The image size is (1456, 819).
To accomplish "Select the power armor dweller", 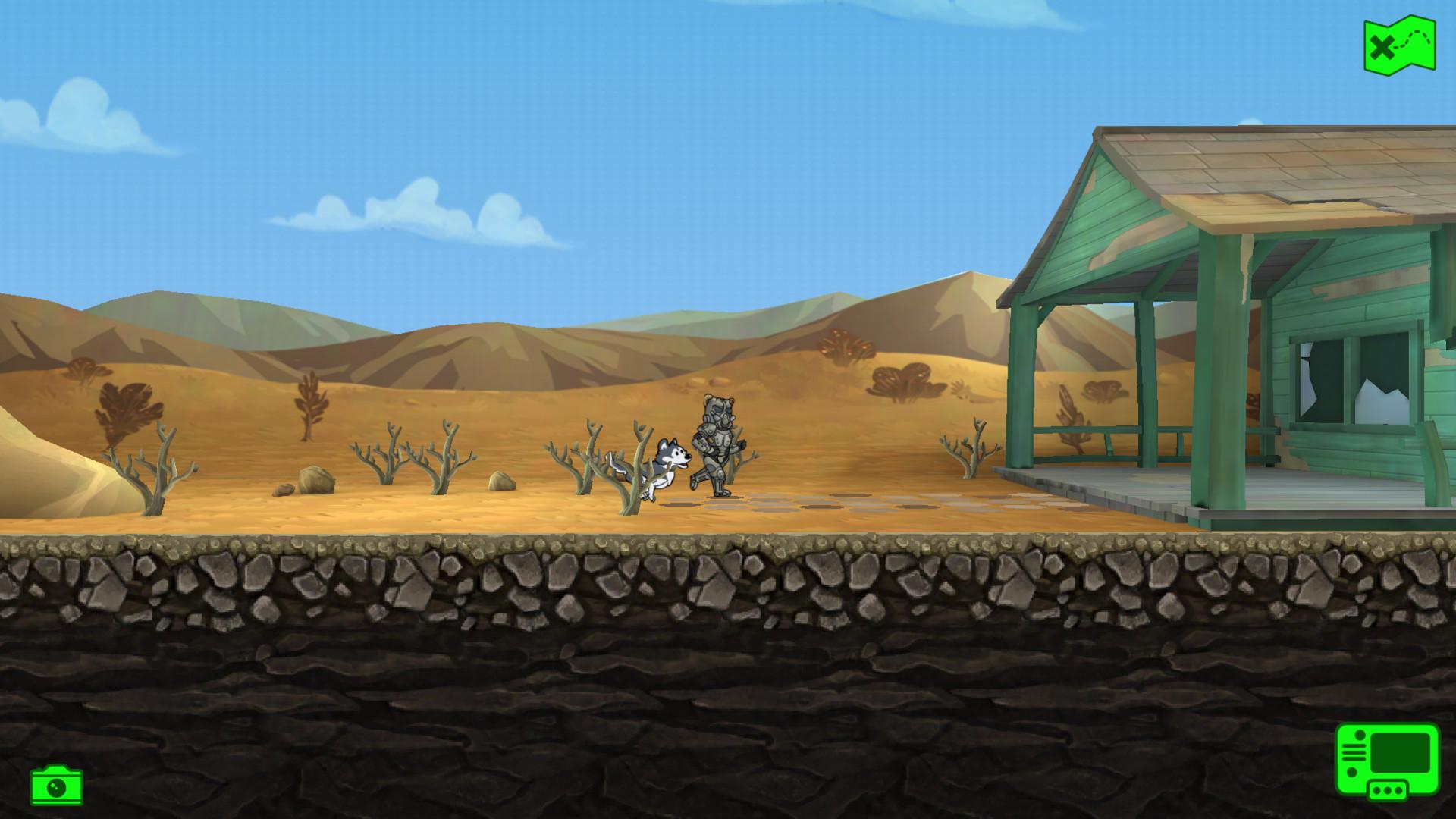I will coord(717,440).
